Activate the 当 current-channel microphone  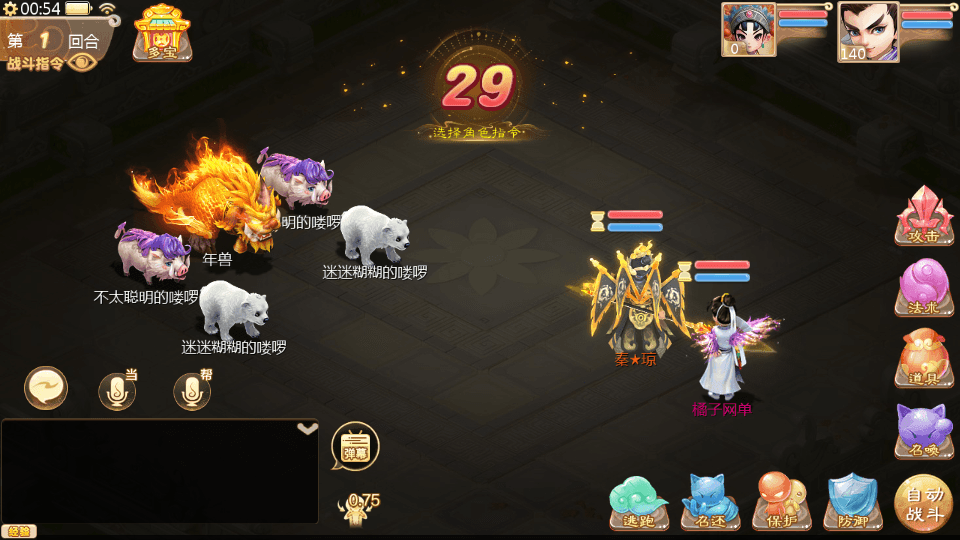(118, 391)
